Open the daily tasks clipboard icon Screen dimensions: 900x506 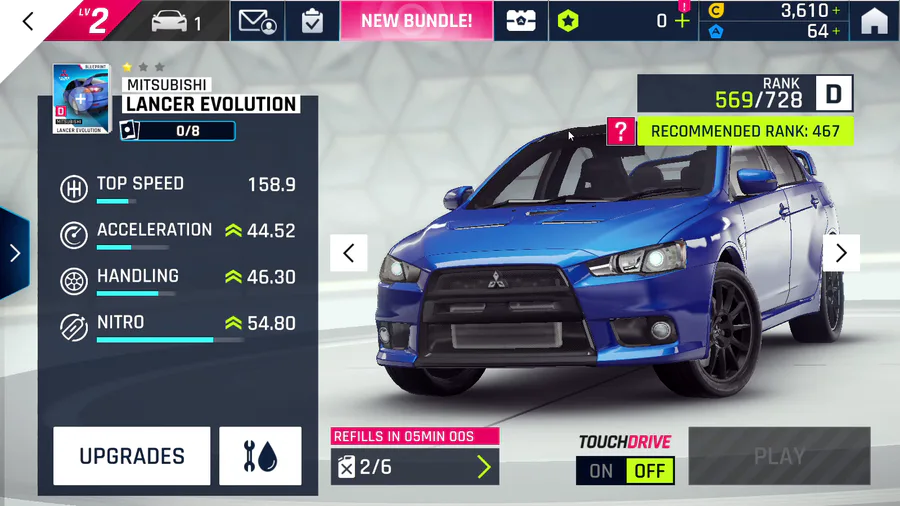tap(312, 21)
